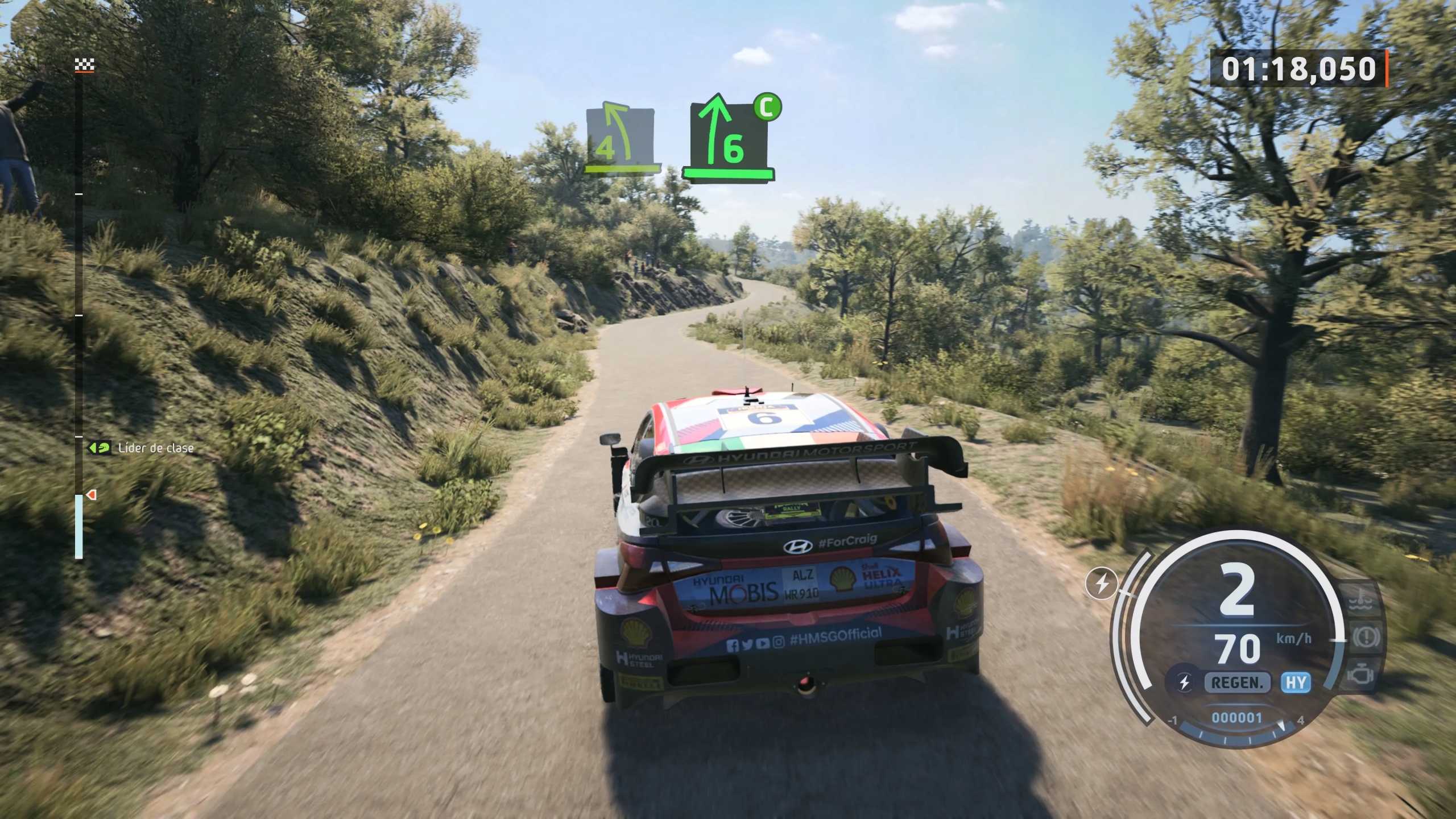Click the left 4 pace note icon
Screen dimensions: 1456x819
(x=619, y=139)
